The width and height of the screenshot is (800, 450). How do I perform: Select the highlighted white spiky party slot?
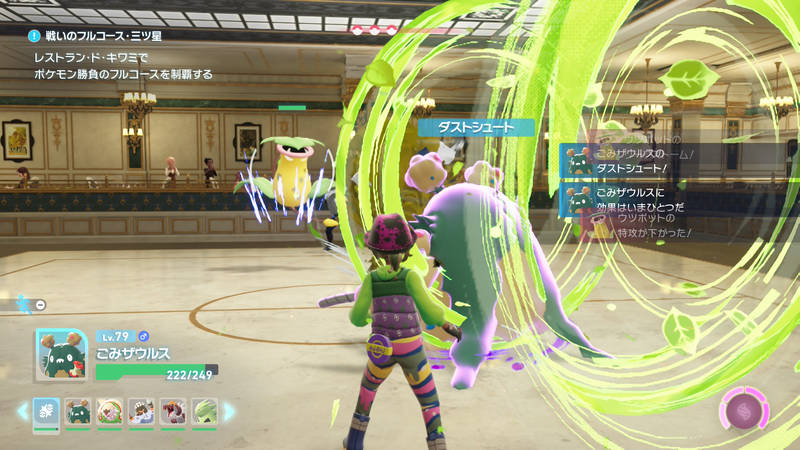46,410
